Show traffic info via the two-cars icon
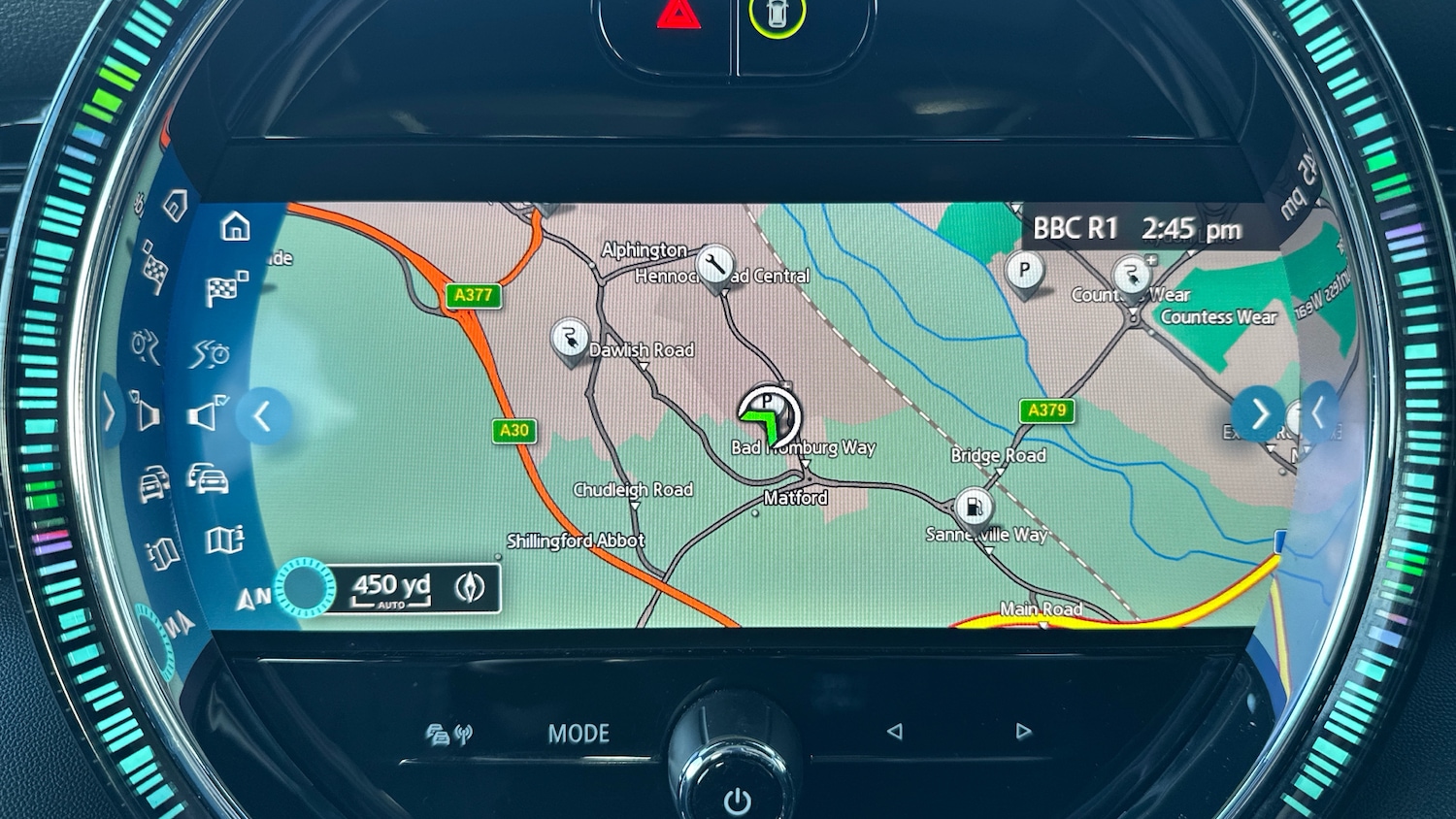This screenshot has height=819, width=1456. click(x=208, y=478)
